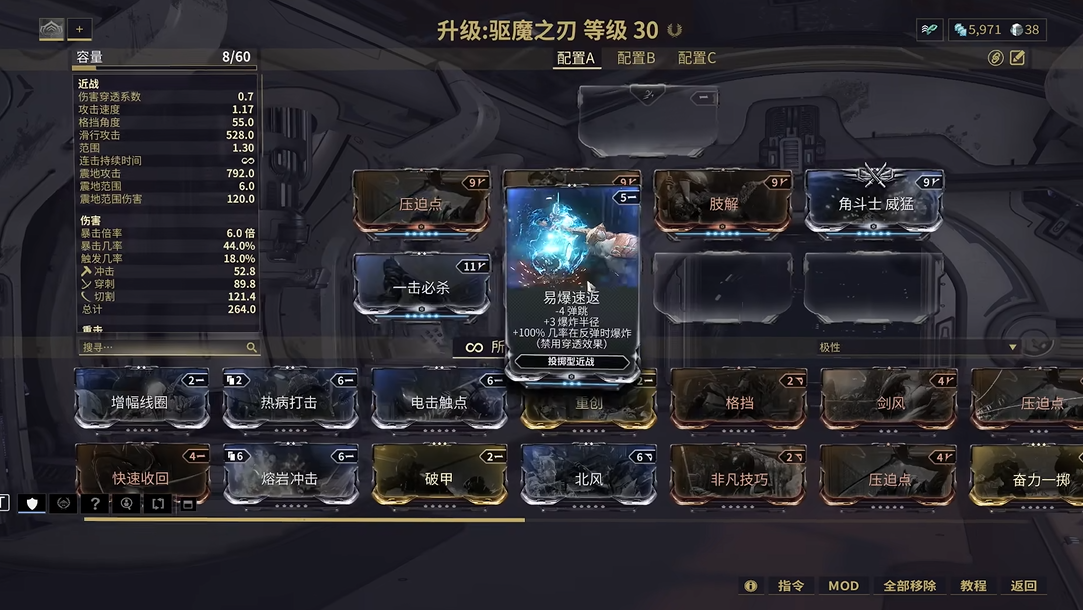
Task: Open the 指令 commands menu
Action: [x=791, y=586]
